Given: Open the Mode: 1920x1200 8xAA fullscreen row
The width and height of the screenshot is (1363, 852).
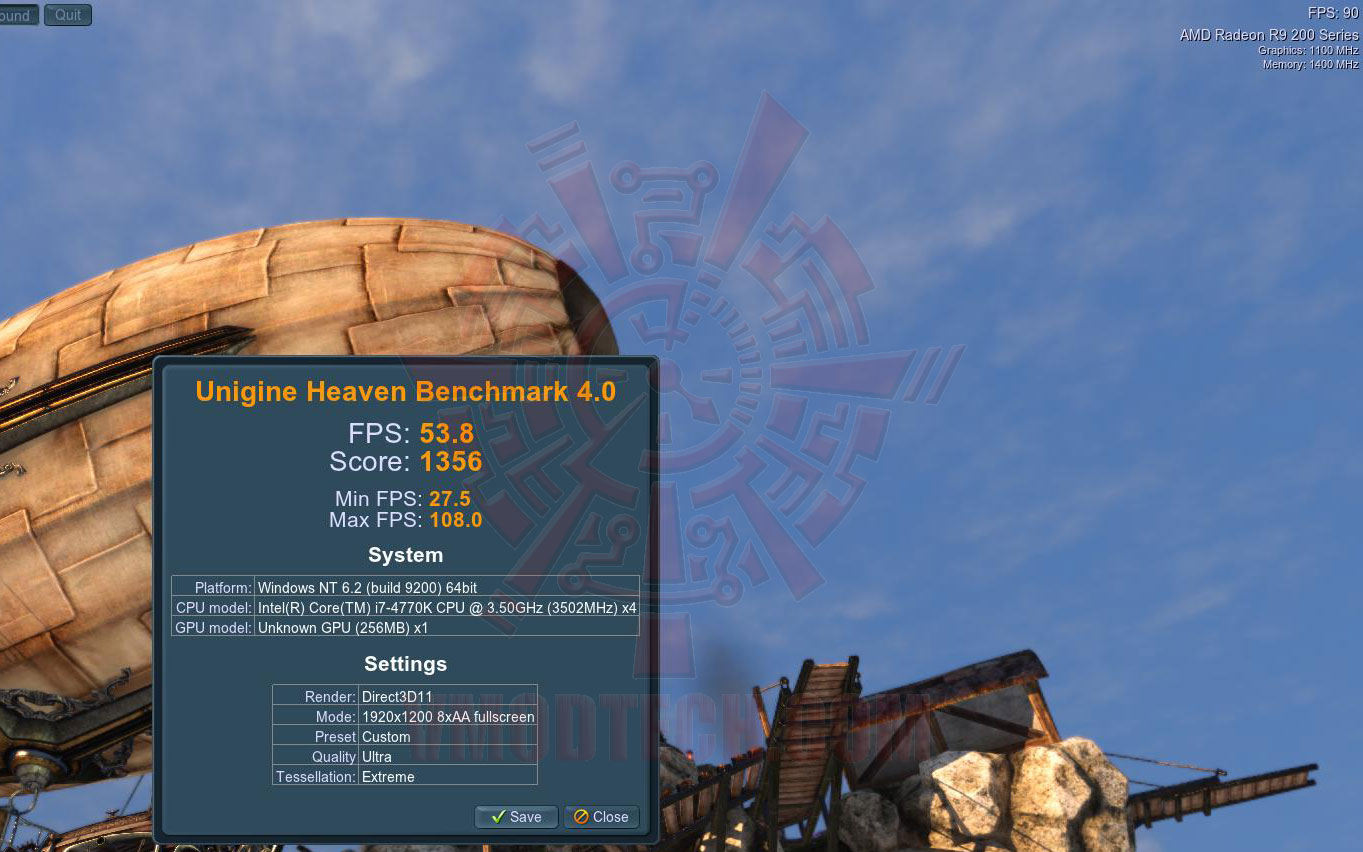Looking at the screenshot, I should (404, 717).
